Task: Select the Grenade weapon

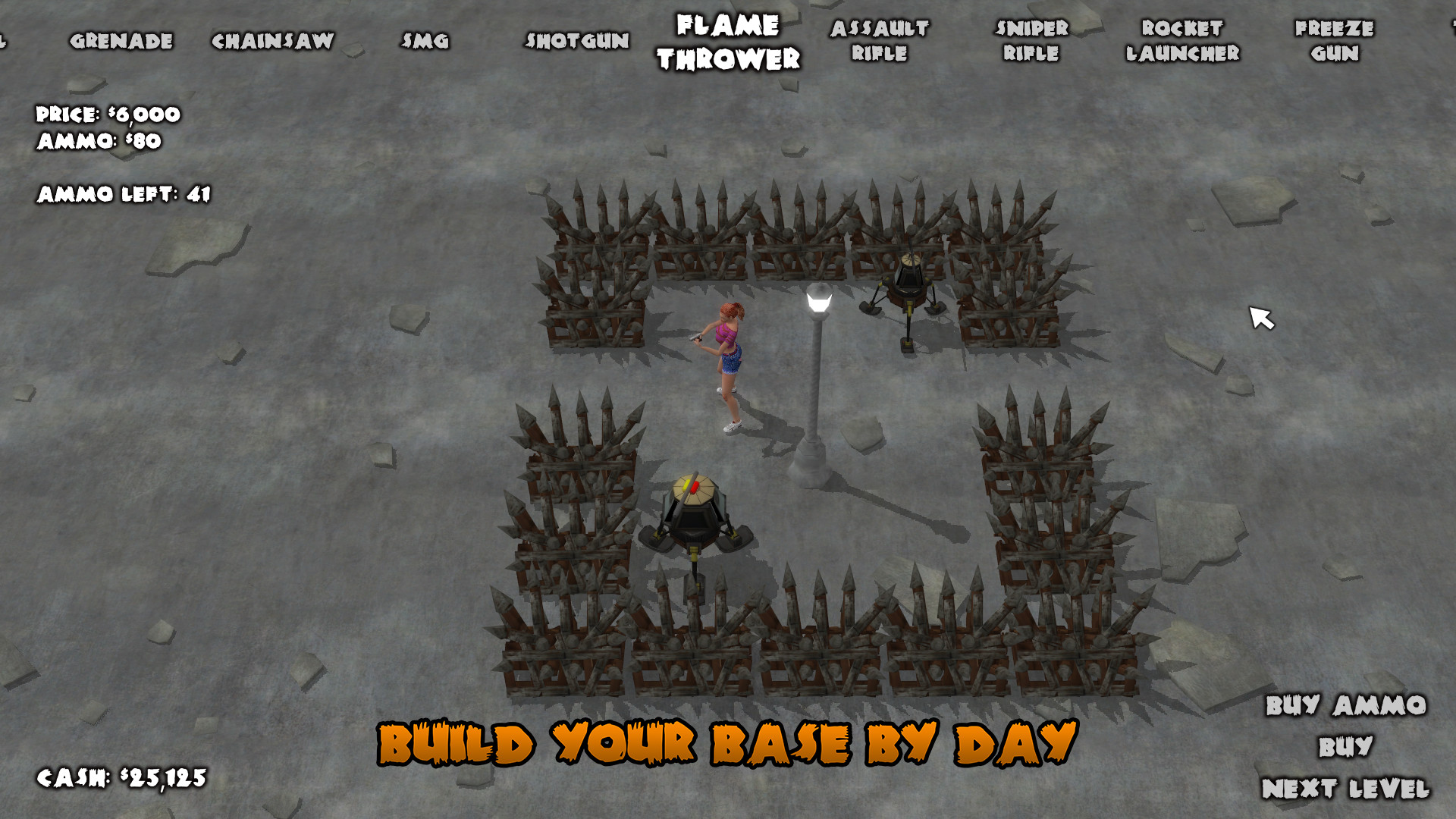Action: (x=123, y=41)
